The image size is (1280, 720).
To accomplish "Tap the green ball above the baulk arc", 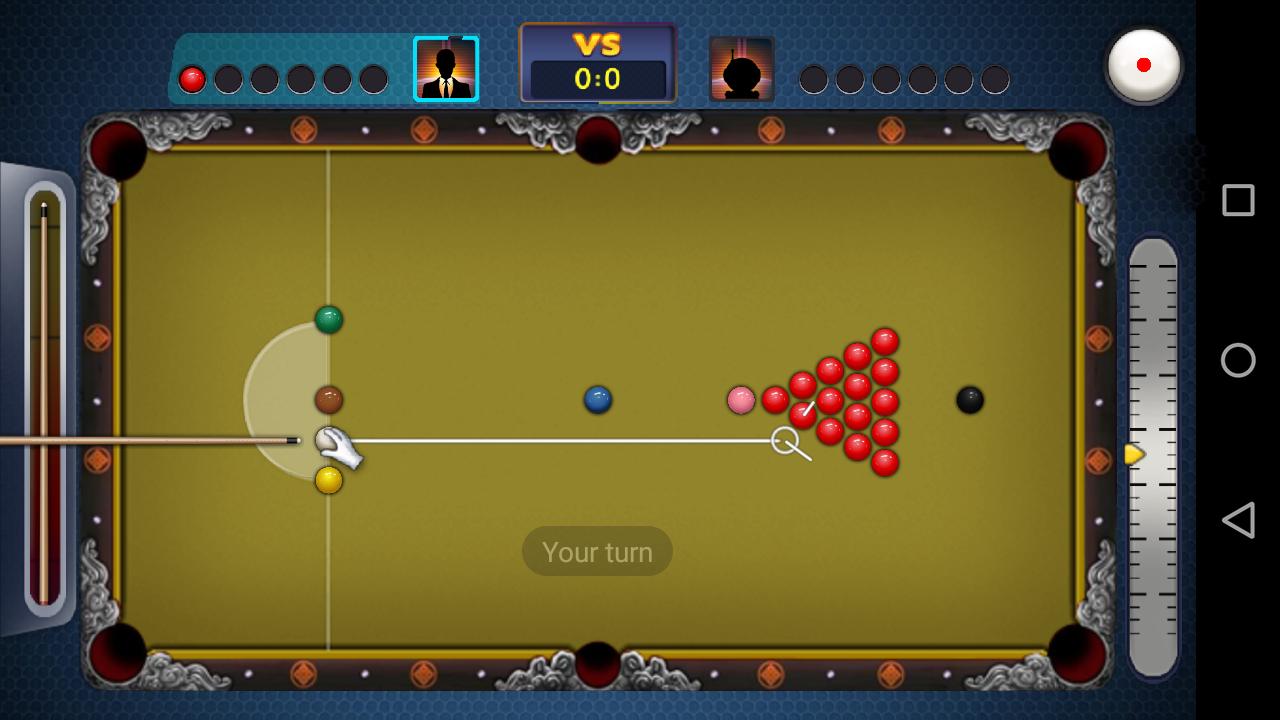I will click(330, 318).
